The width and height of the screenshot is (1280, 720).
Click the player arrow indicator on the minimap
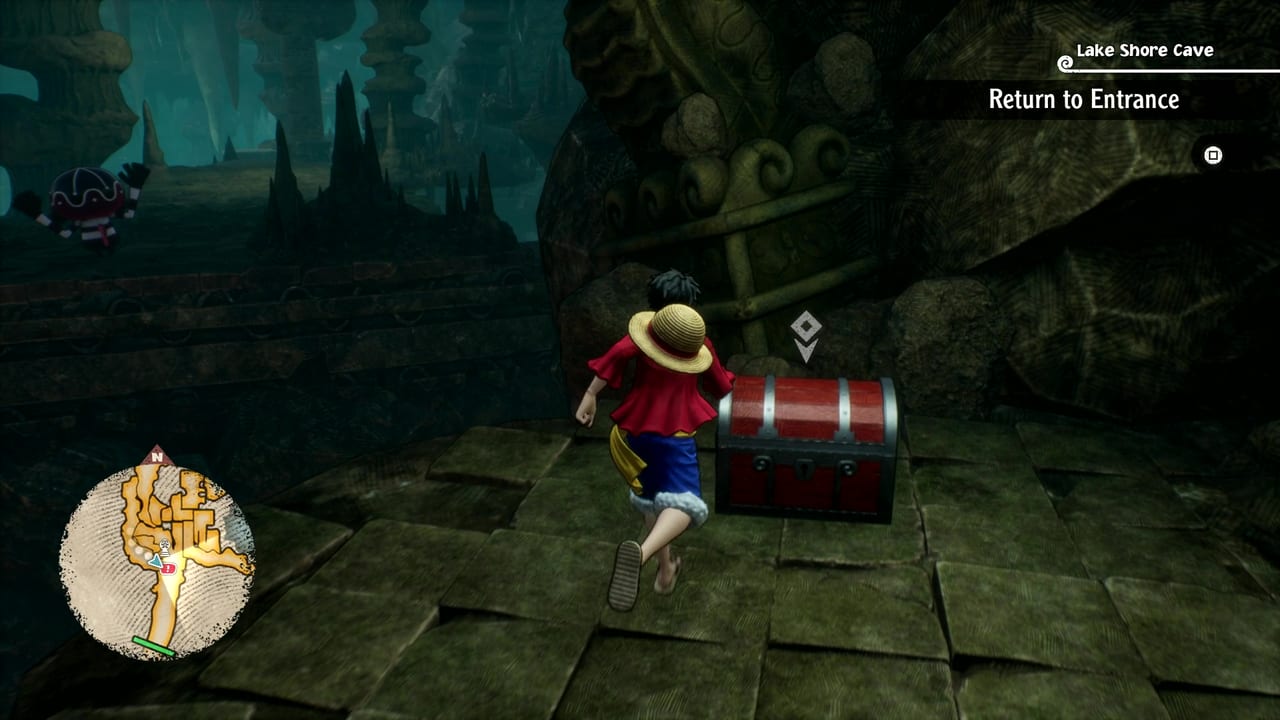click(156, 562)
